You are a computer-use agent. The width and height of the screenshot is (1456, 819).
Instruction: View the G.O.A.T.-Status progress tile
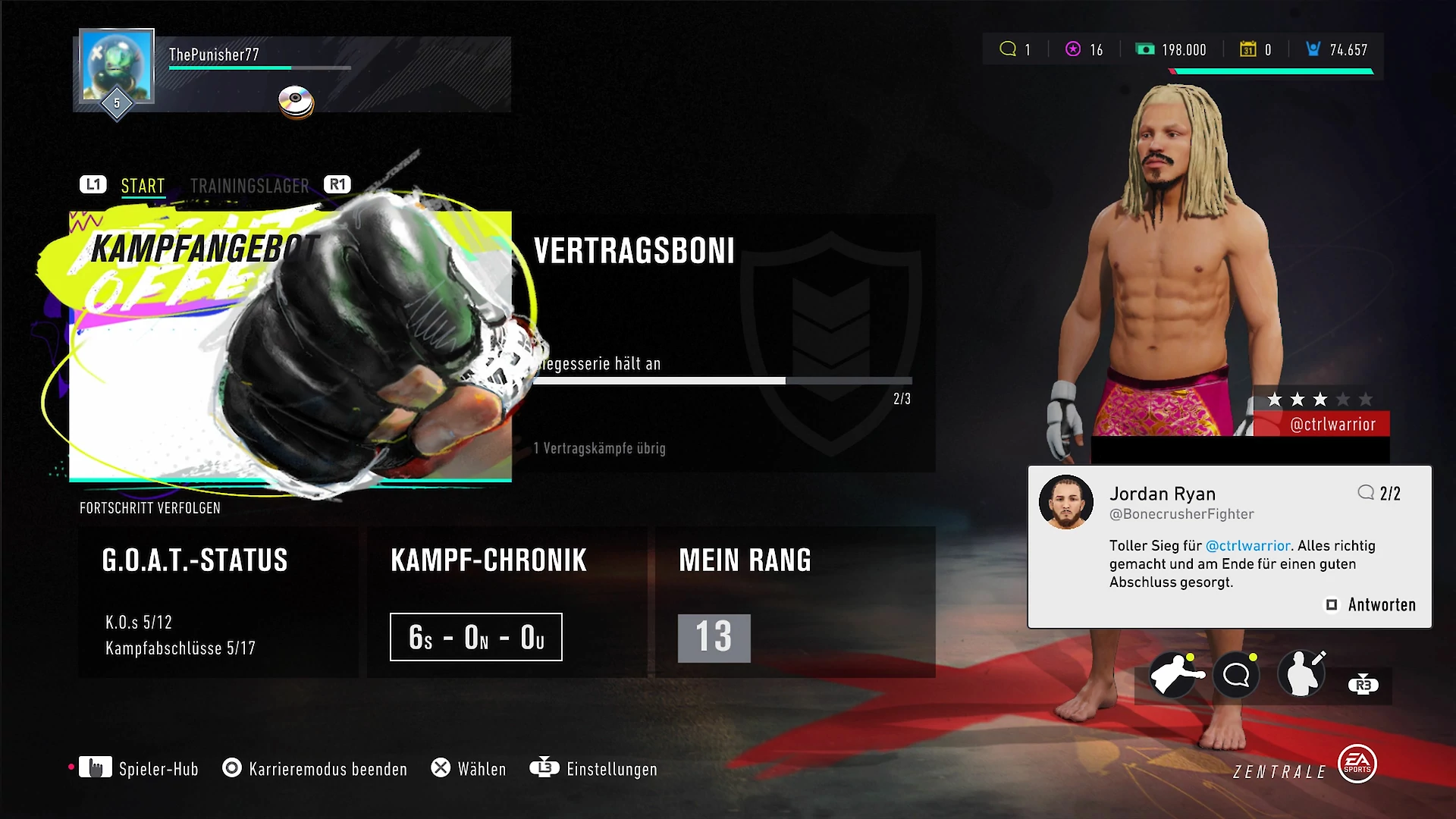pyautogui.click(x=218, y=601)
